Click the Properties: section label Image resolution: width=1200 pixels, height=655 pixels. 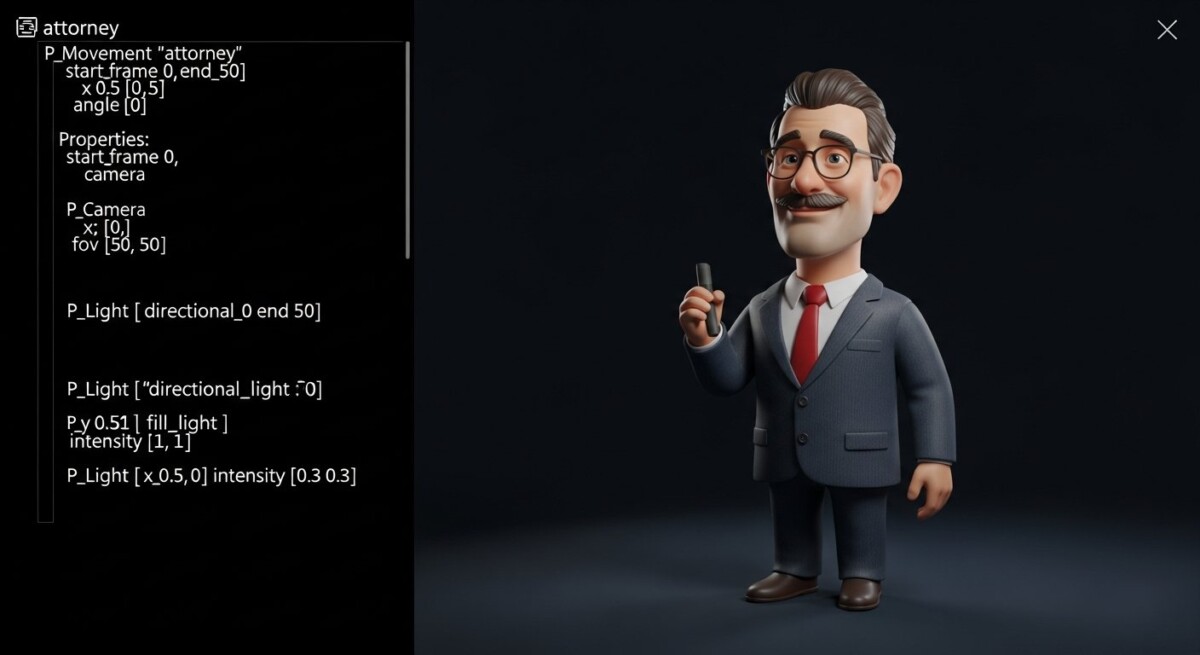pyautogui.click(x=103, y=139)
